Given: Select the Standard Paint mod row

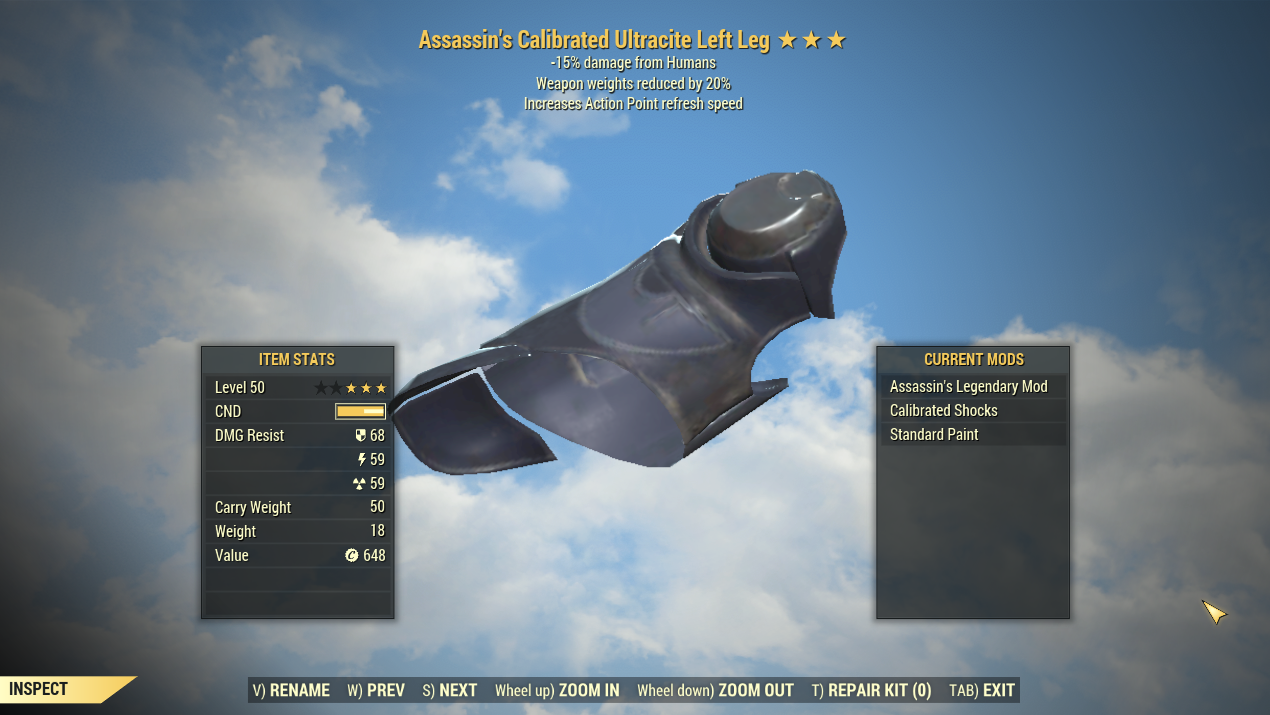Looking at the screenshot, I should [972, 435].
